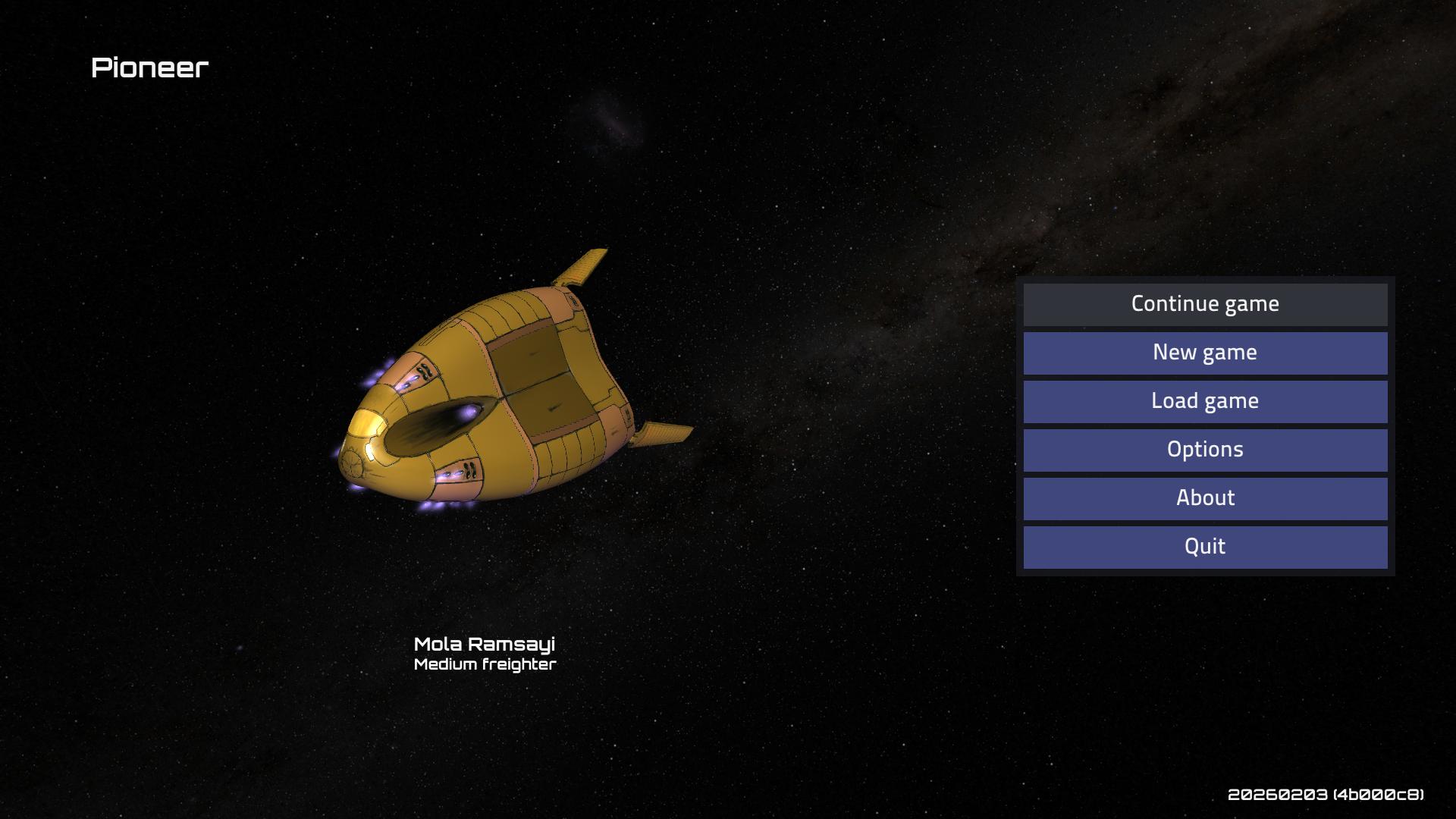Open the Load game menu
This screenshot has width=1456, height=819.
1205,401
